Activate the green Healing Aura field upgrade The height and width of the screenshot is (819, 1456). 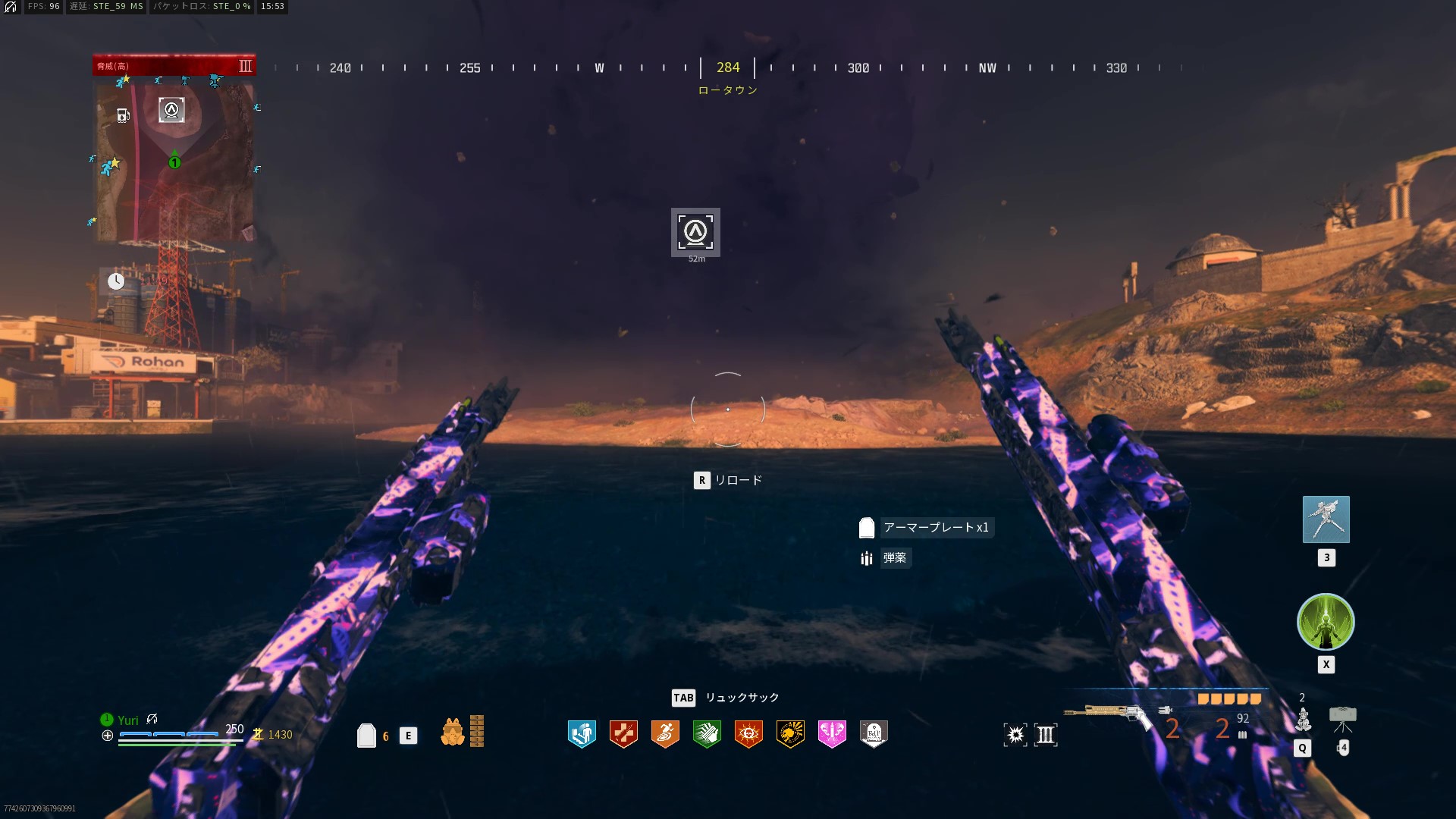1326,622
